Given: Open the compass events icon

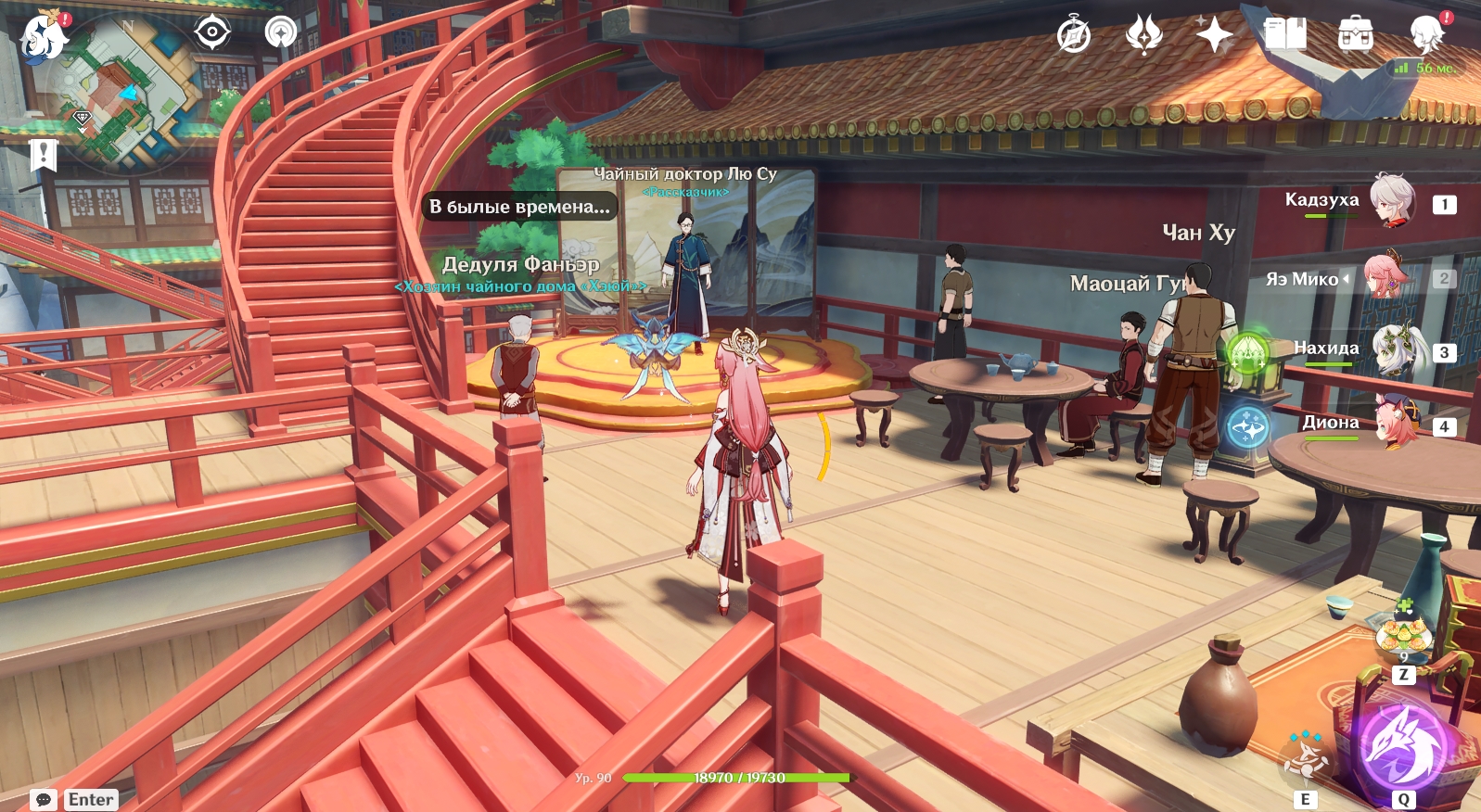Looking at the screenshot, I should point(1074,36).
